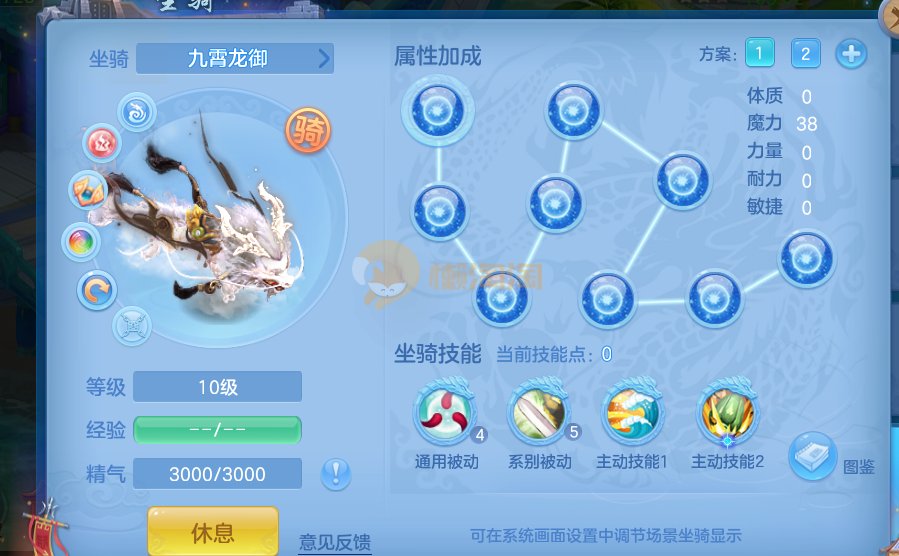Switch to attribute scheme 2
This screenshot has width=899, height=556.
point(805,53)
